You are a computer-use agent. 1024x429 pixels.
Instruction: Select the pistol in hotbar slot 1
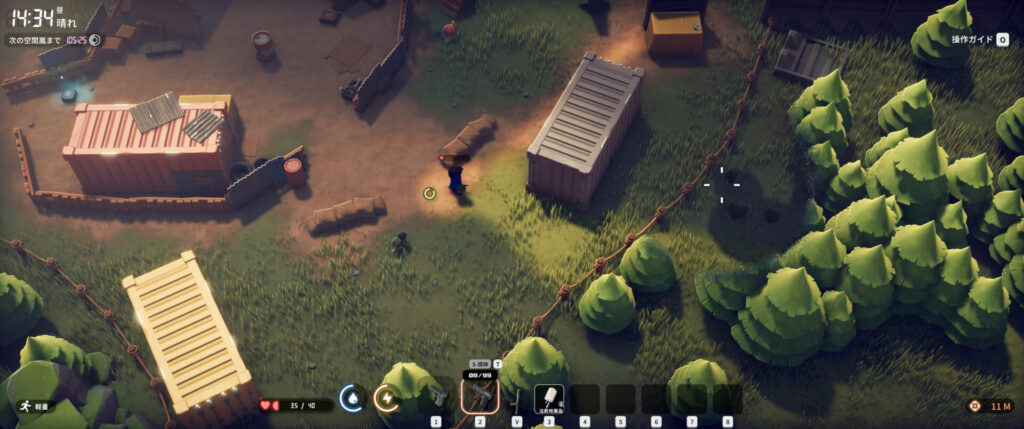[437, 398]
